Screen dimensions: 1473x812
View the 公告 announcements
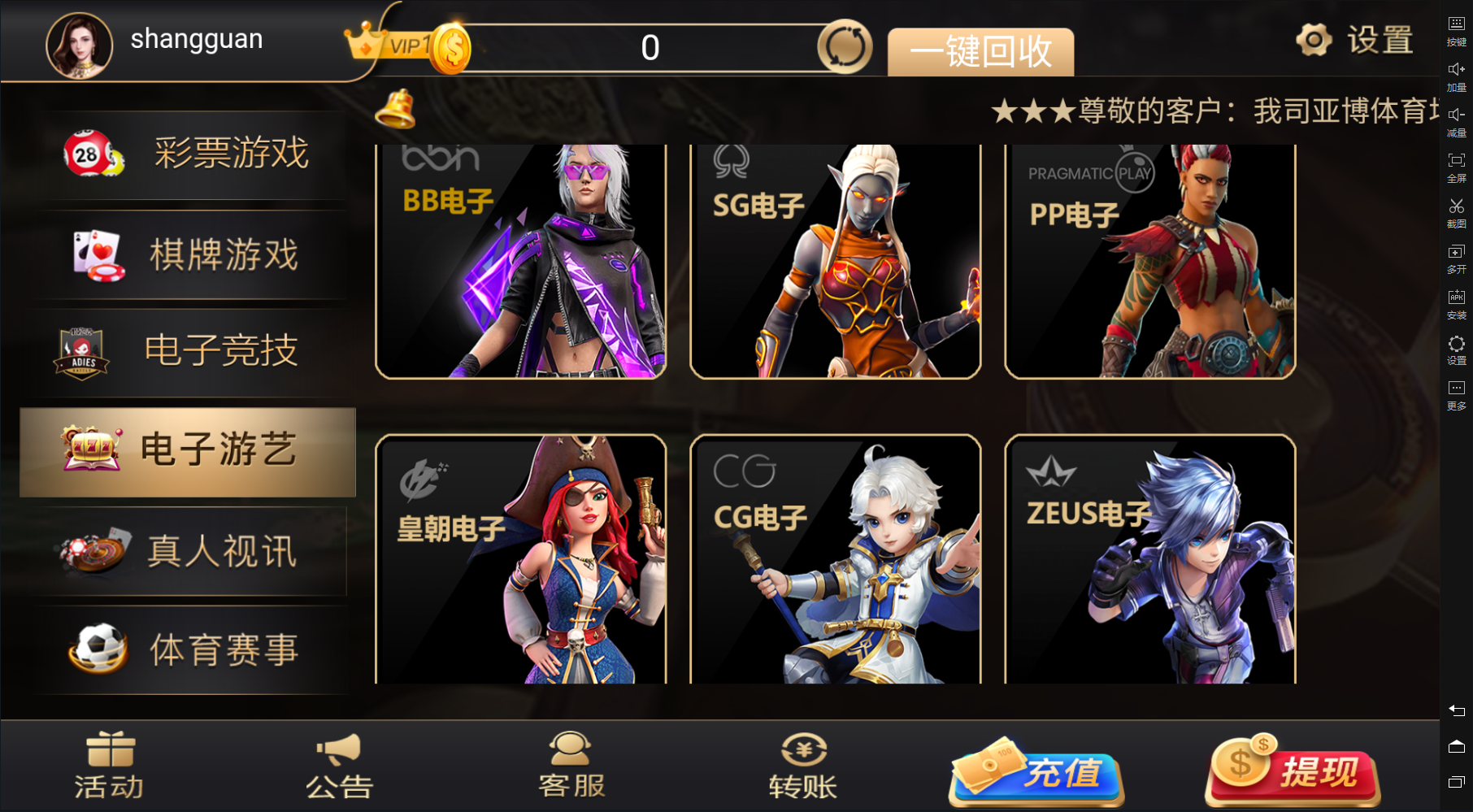click(x=339, y=766)
